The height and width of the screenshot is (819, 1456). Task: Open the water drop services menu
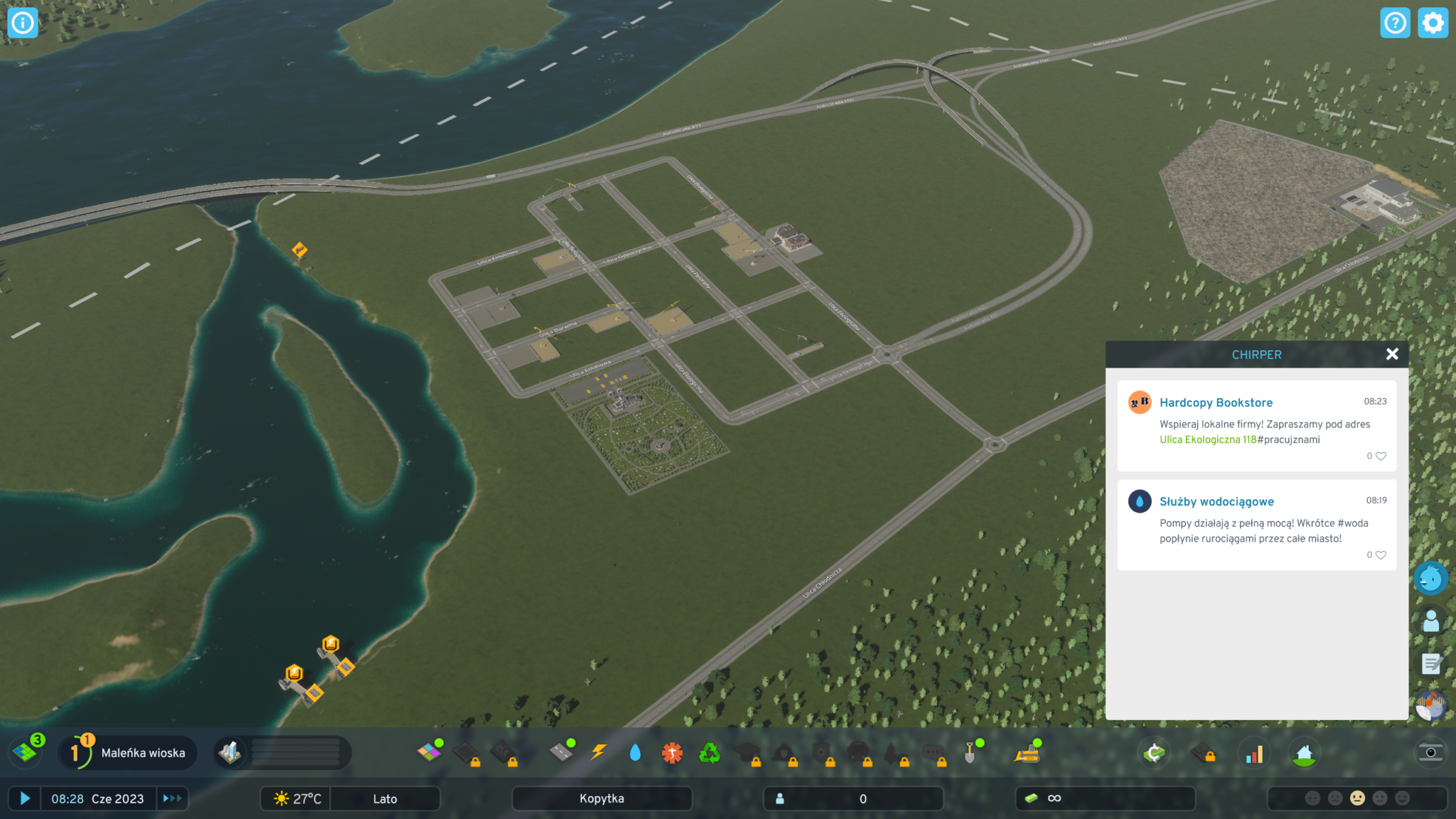point(635,752)
